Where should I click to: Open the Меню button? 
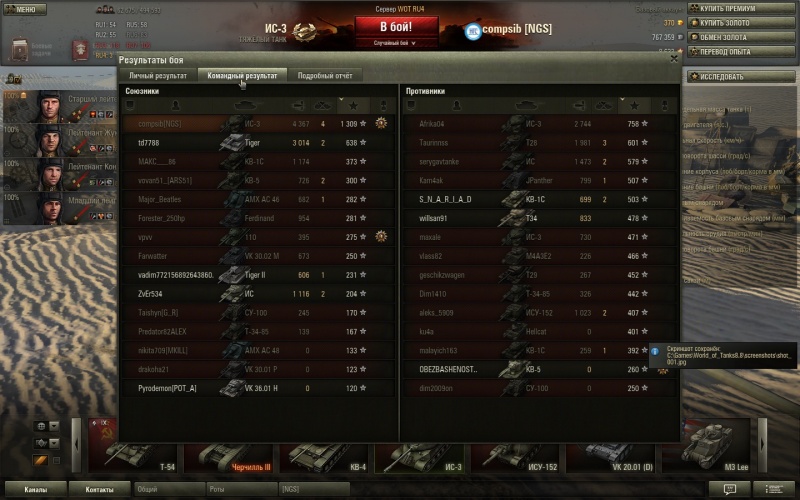pos(25,9)
